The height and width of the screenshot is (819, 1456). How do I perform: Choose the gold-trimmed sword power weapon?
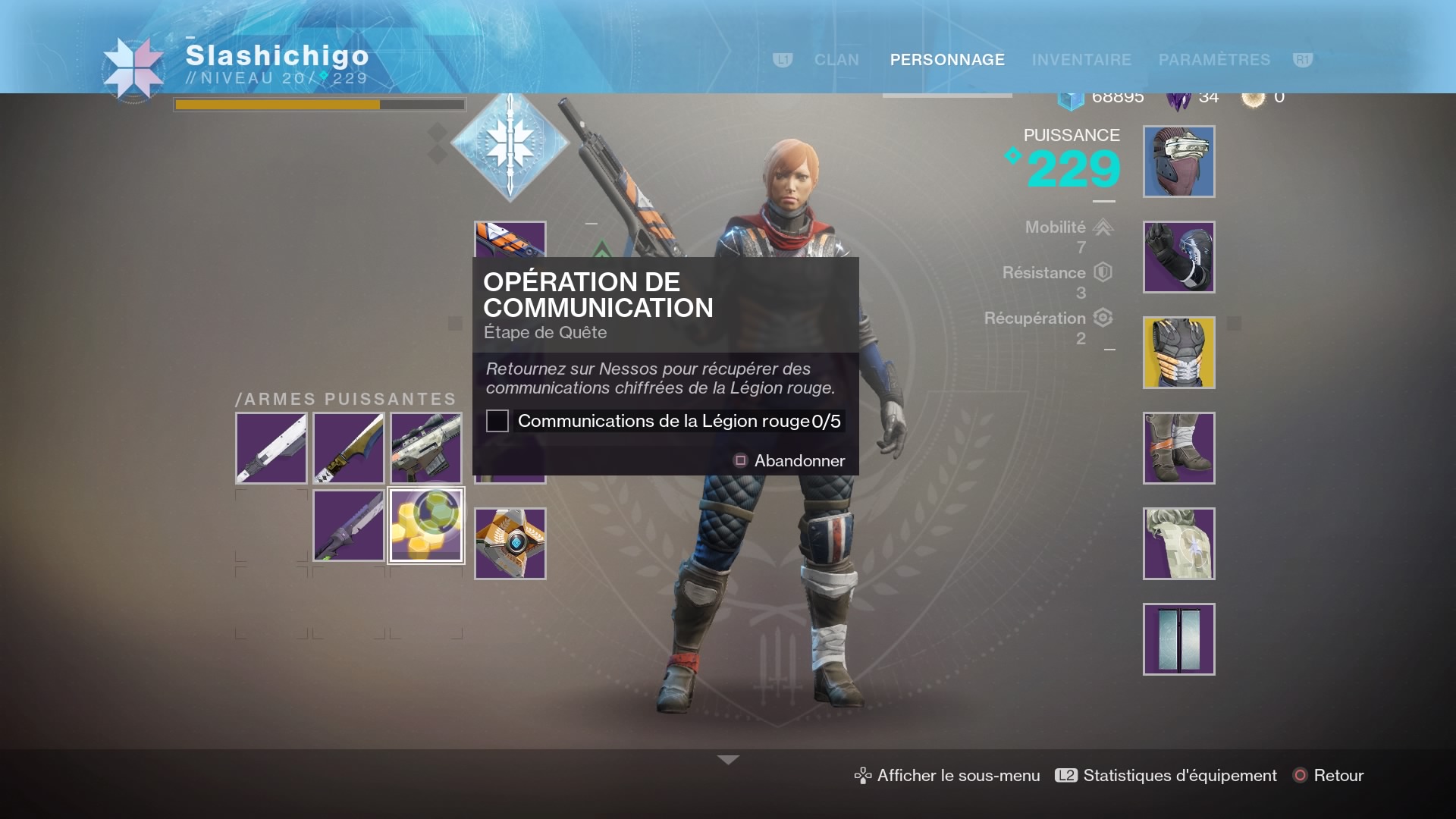349,448
